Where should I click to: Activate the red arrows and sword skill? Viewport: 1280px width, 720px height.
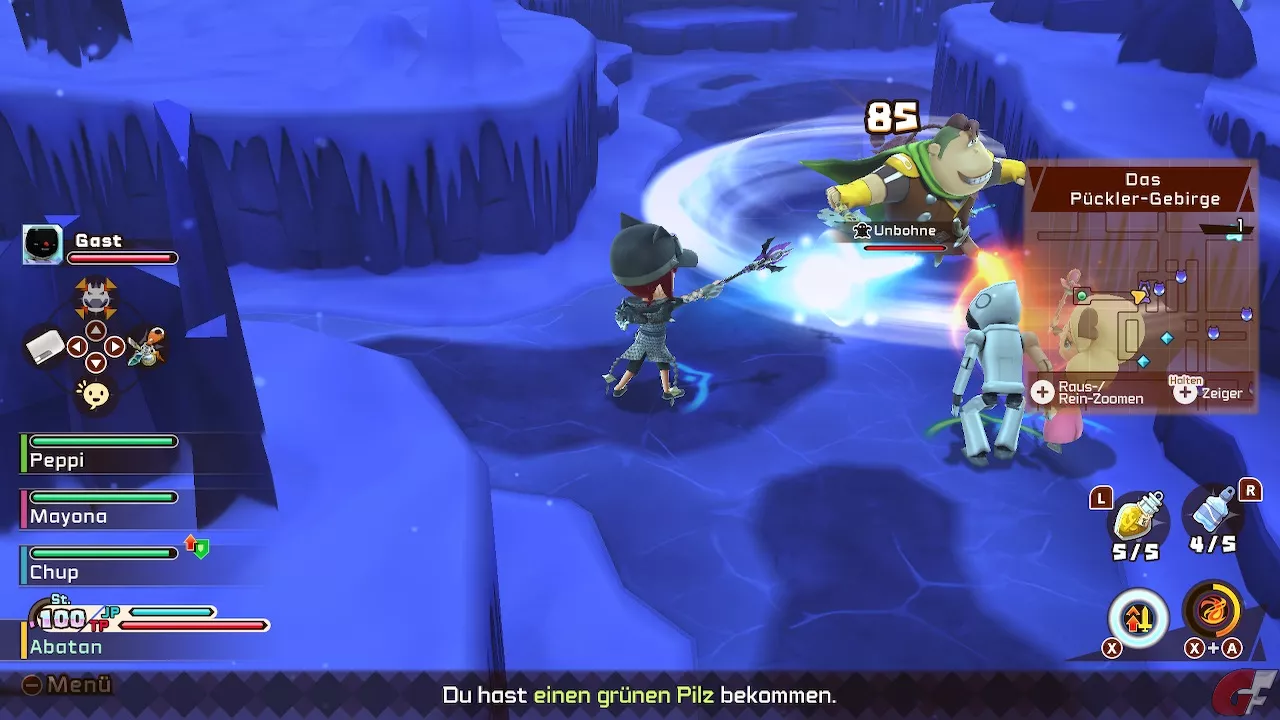coord(1138,618)
